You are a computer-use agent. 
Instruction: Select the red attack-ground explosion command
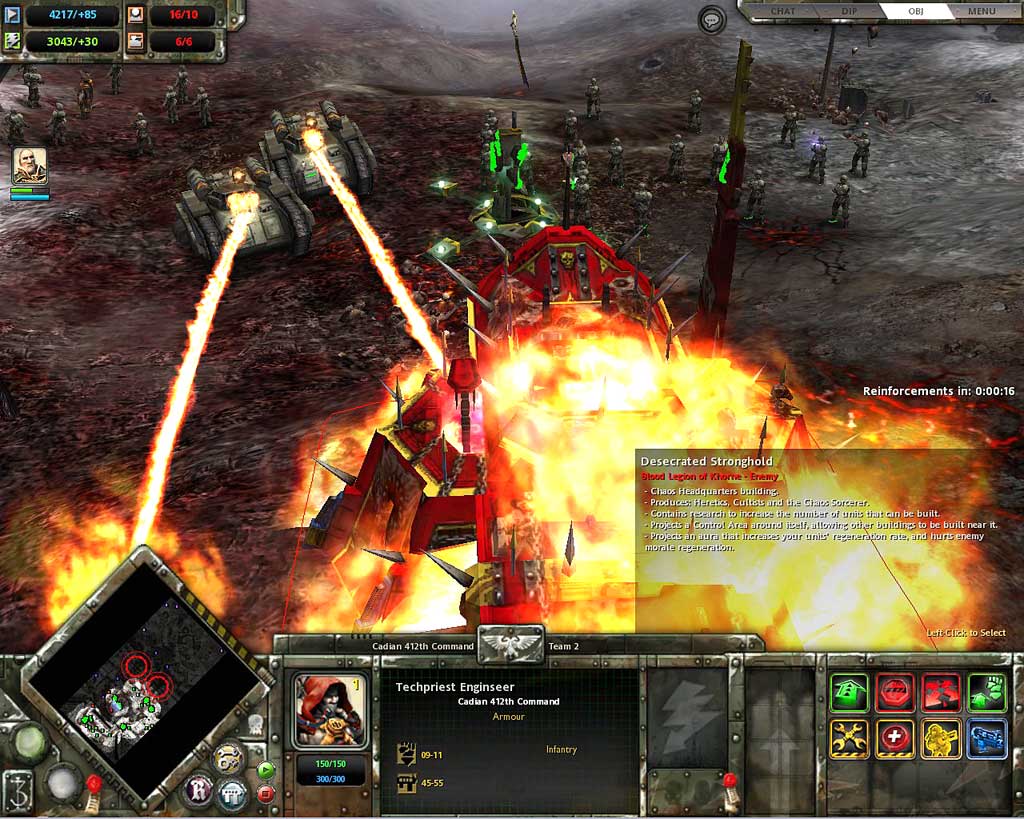pos(941,691)
